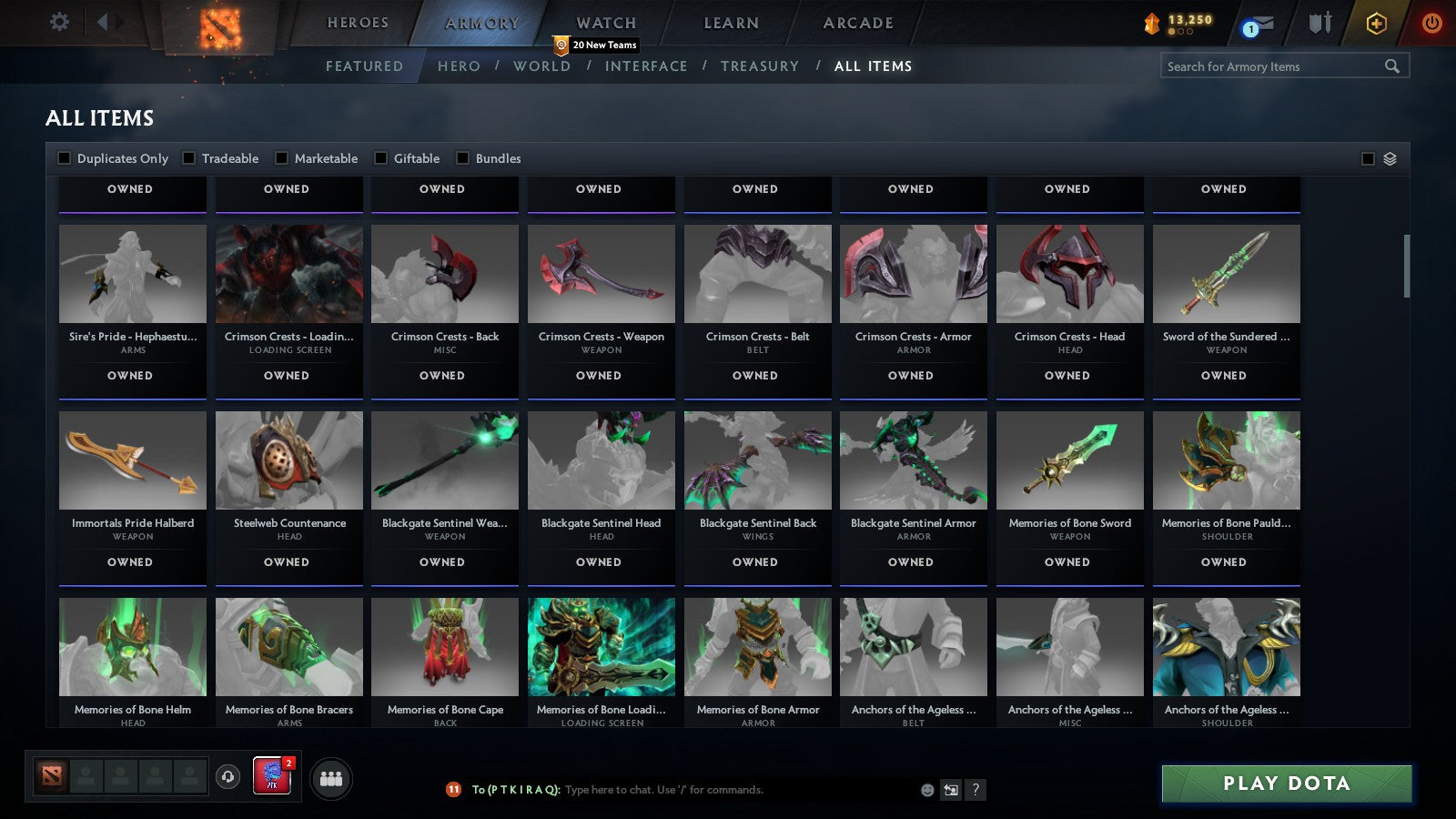1456x819 pixels.
Task: Open the settings gear icon
Action: click(60, 22)
